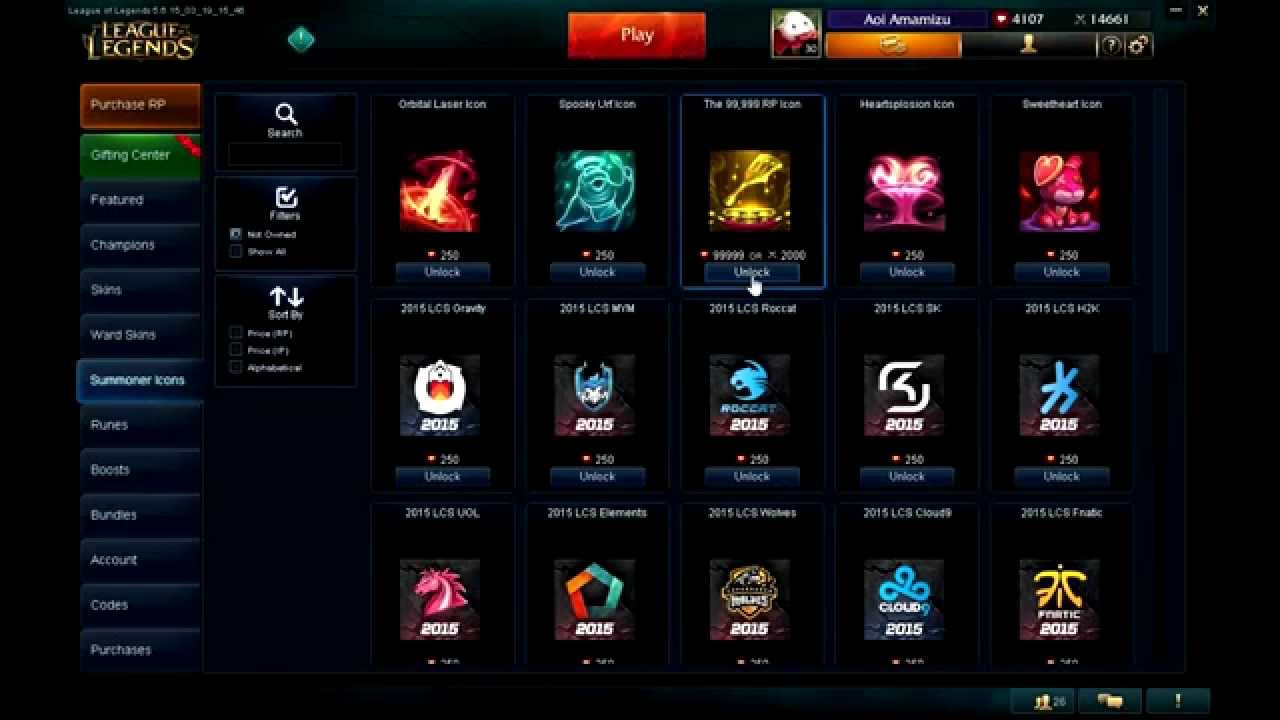Click the help question mark icon
The height and width of the screenshot is (720, 1280).
pyautogui.click(x=1110, y=46)
